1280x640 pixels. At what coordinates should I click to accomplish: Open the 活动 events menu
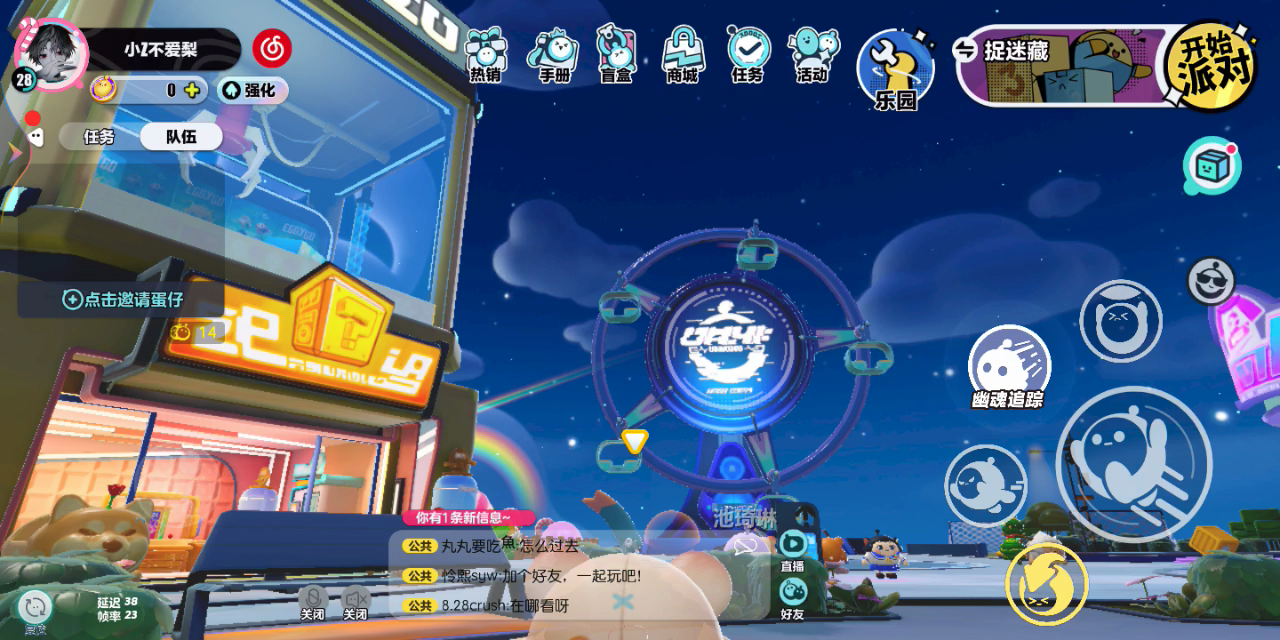(x=813, y=55)
